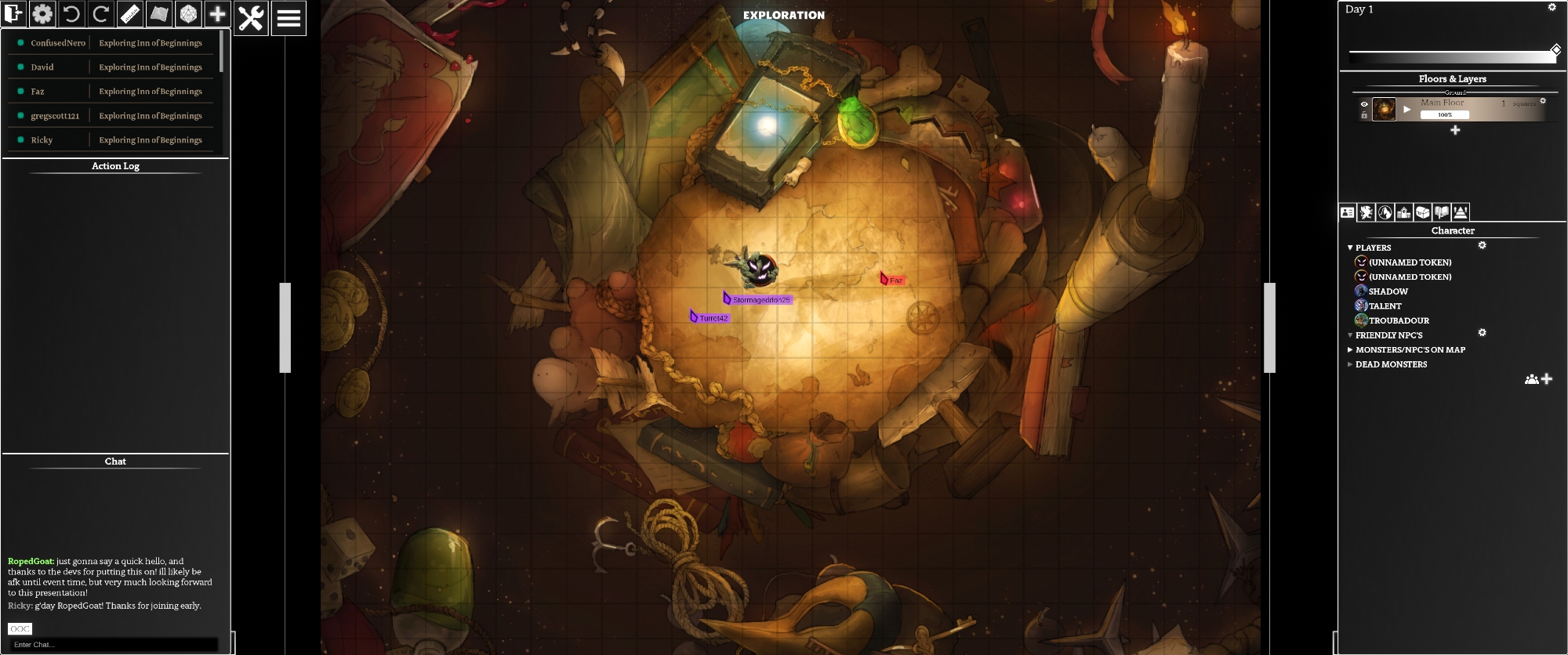Open the gear settings in top toolbar

pos(42,14)
